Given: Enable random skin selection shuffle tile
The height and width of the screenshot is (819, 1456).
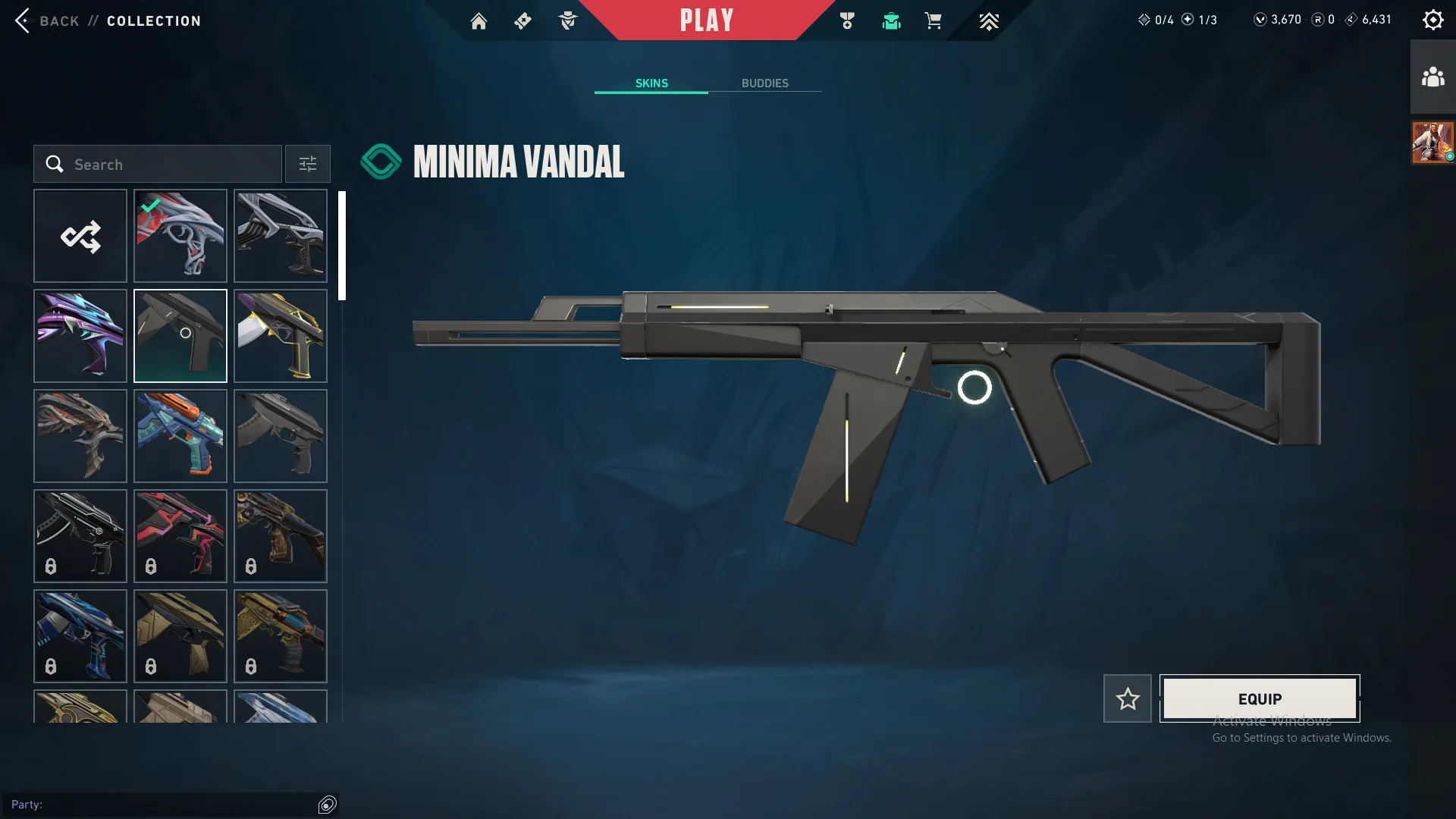Looking at the screenshot, I should pyautogui.click(x=80, y=235).
